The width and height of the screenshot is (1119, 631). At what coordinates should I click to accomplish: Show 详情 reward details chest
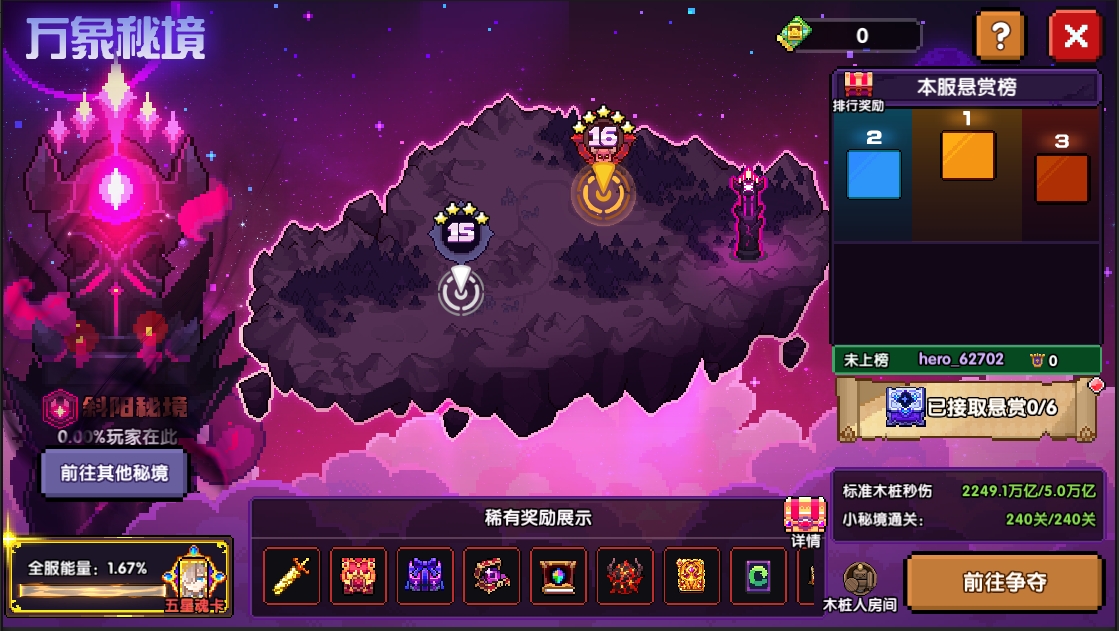coord(805,522)
